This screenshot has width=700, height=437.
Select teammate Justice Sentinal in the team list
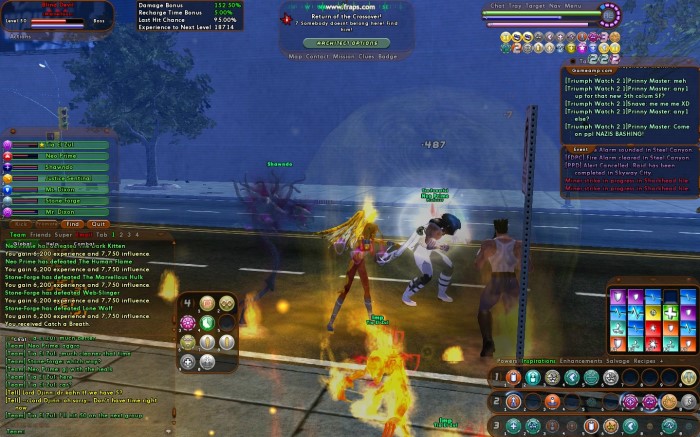[60, 177]
